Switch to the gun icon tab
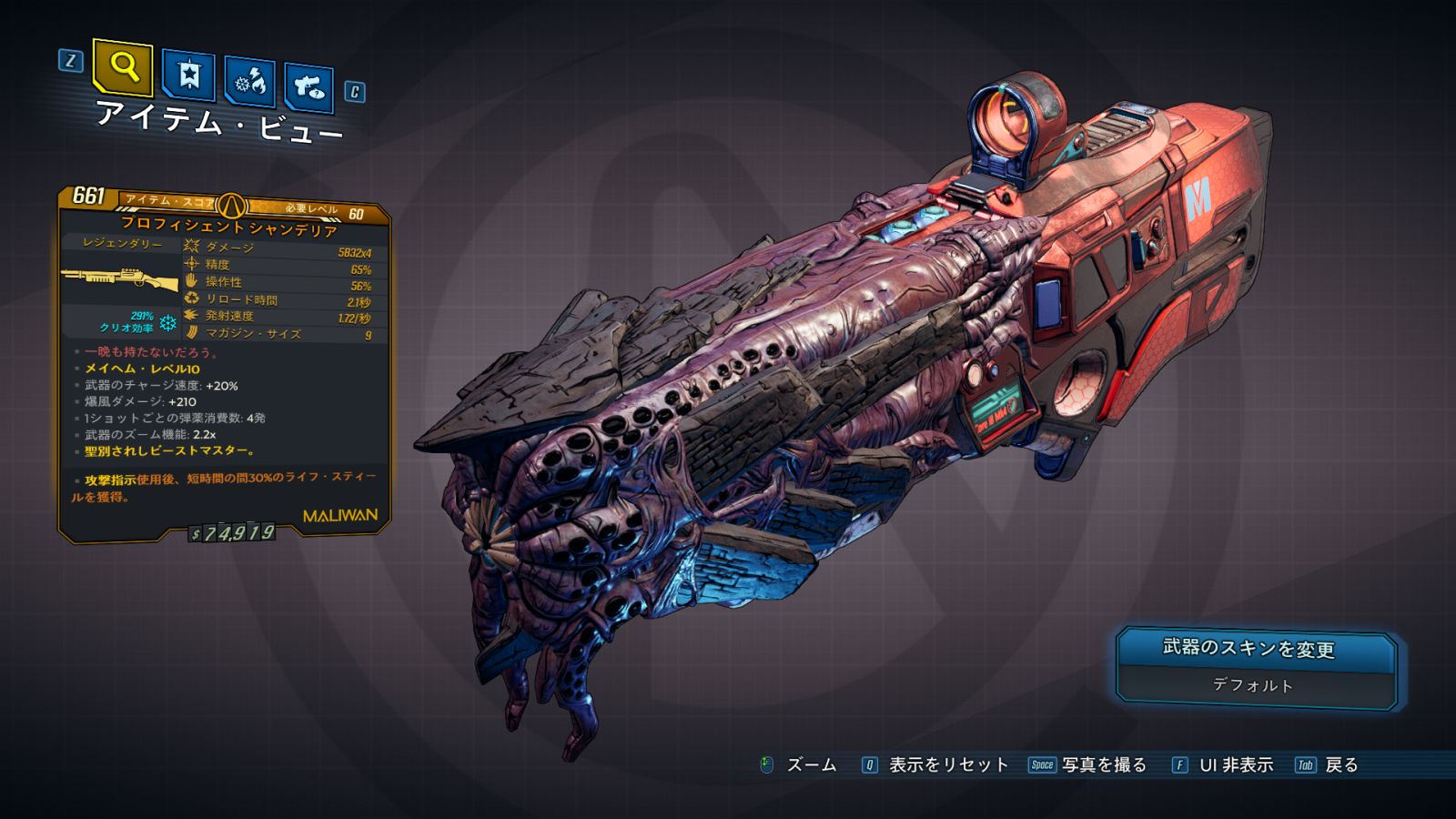Screen dimensions: 1456x819 [308, 86]
